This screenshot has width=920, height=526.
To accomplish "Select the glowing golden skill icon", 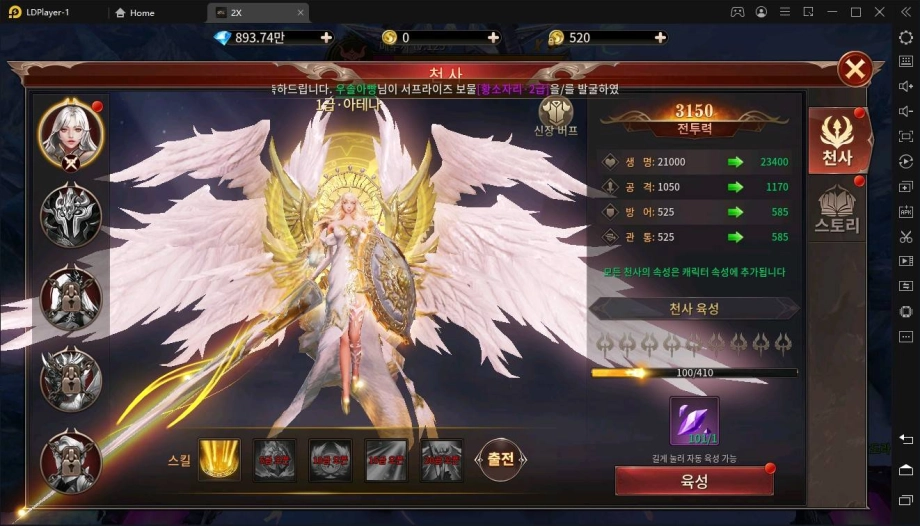I will 219,459.
